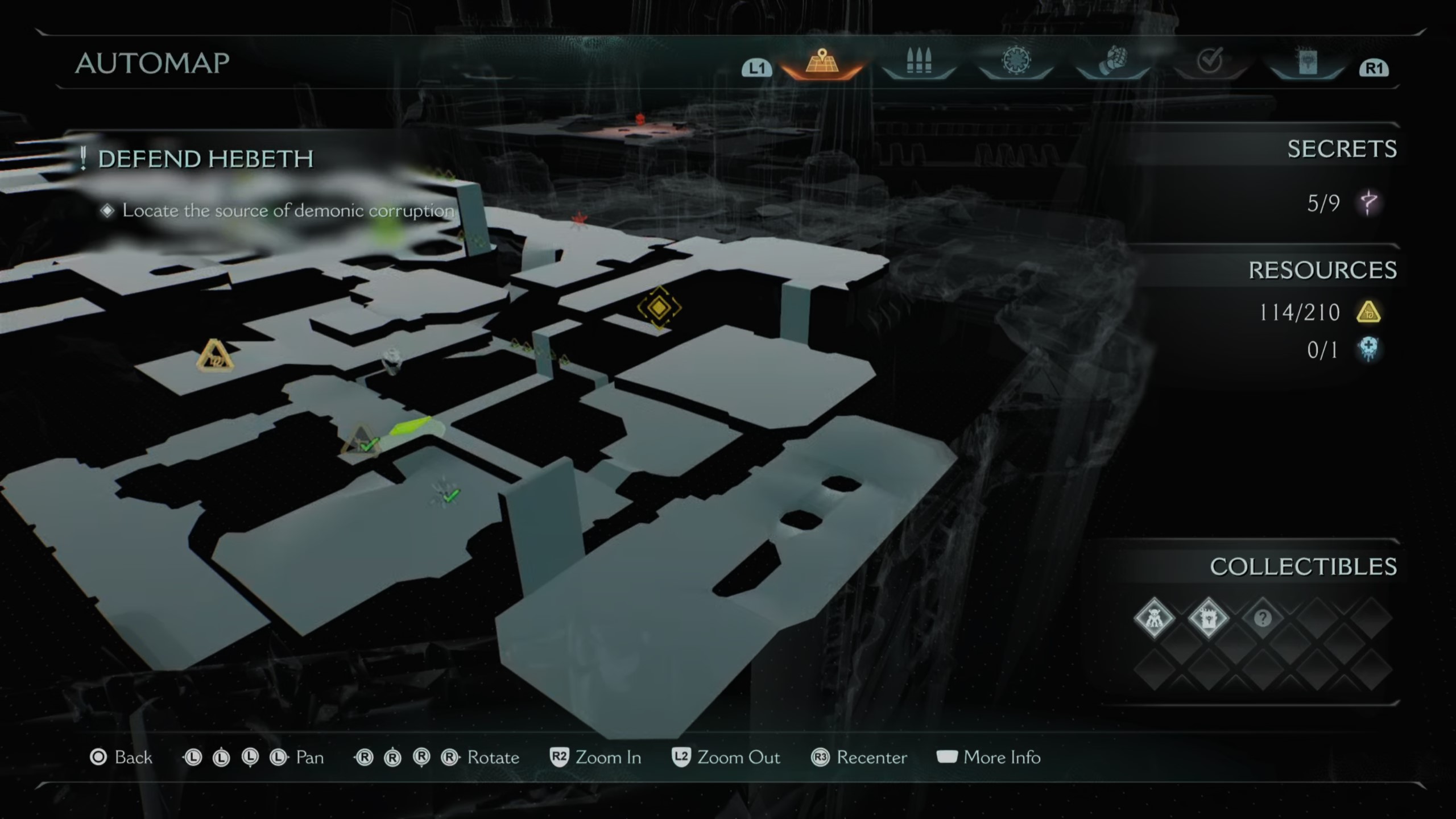
Task: Click the yellow diamond objective marker on map
Action: pyautogui.click(x=659, y=307)
